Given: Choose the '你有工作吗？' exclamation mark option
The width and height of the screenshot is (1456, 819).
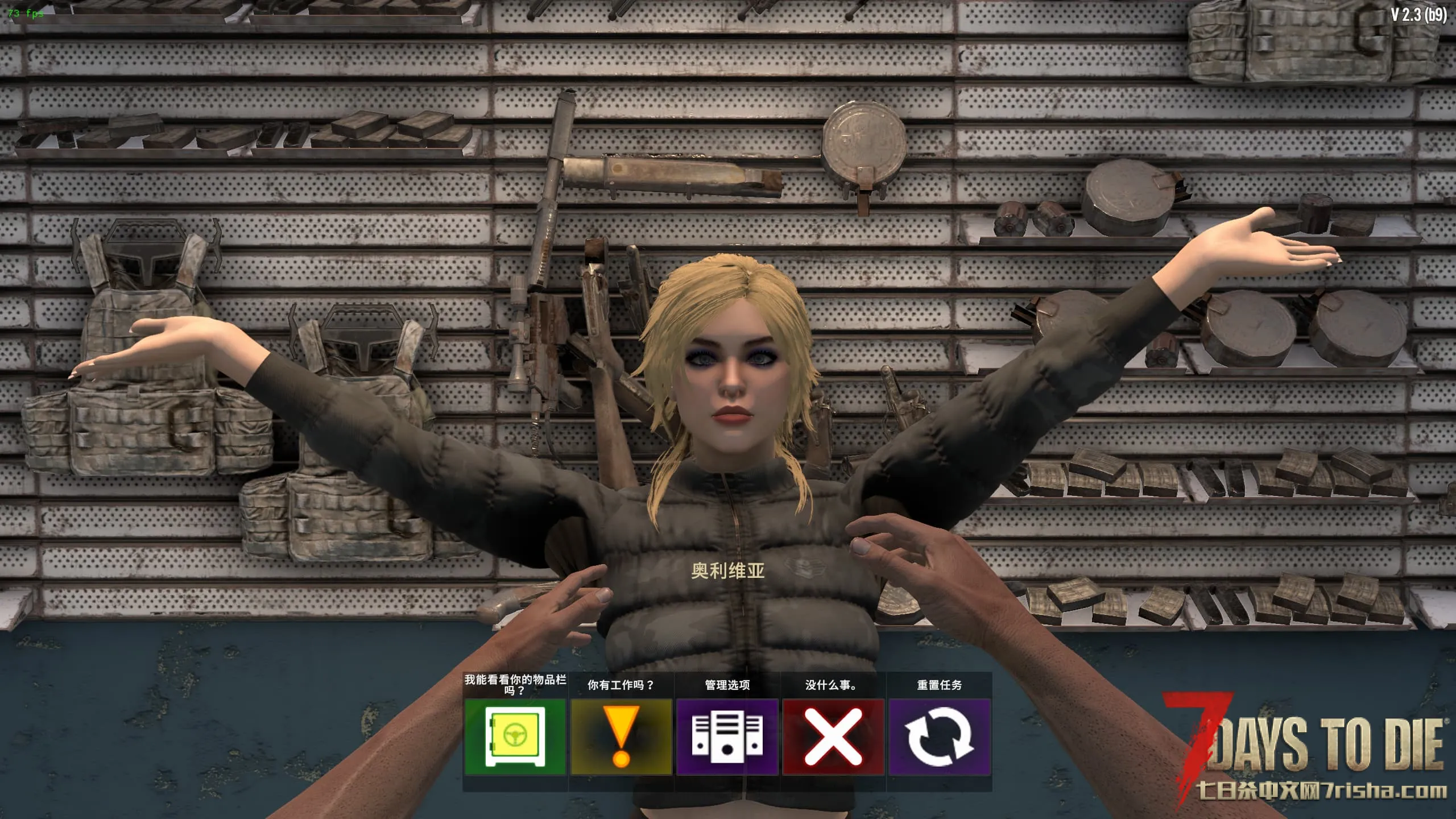Looking at the screenshot, I should tap(621, 737).
